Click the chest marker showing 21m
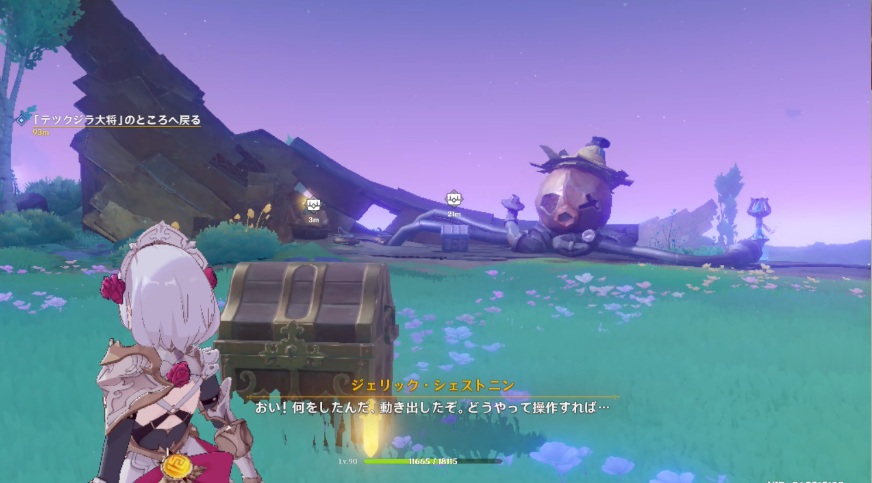The height and width of the screenshot is (483, 872). coord(454,199)
